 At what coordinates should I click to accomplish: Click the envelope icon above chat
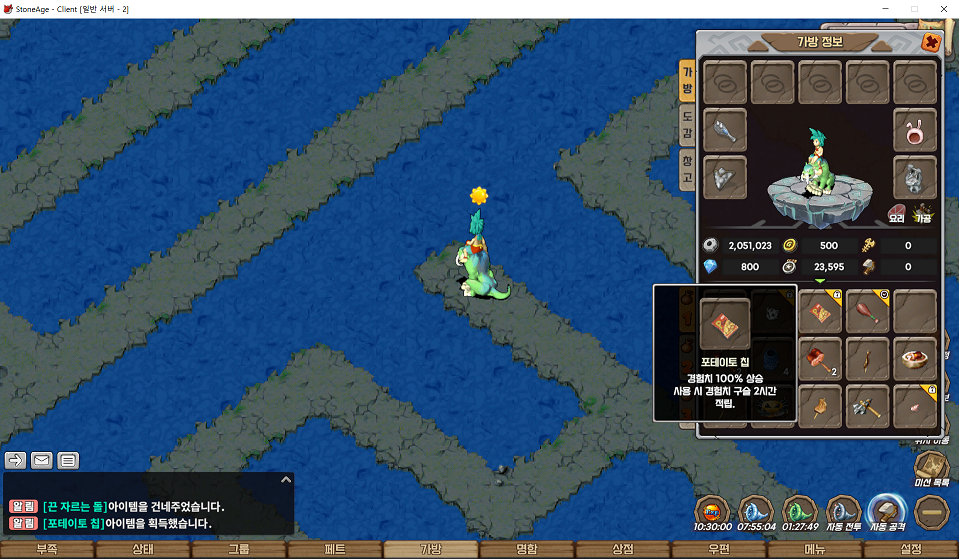click(x=42, y=460)
